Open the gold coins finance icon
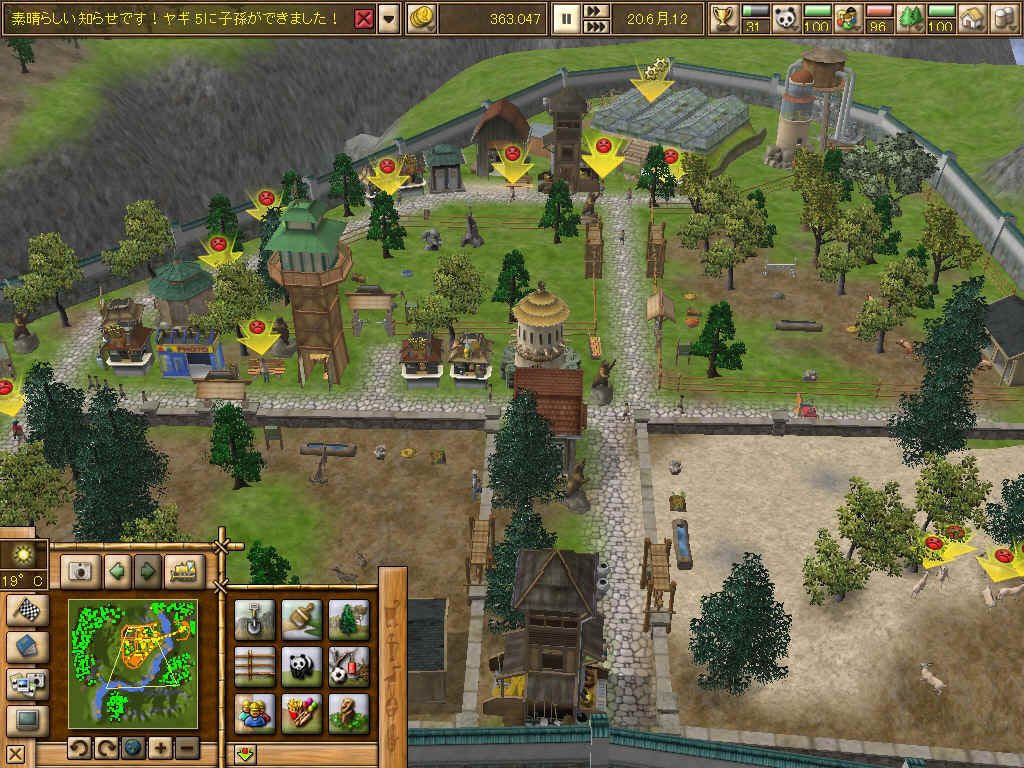 [x=423, y=18]
